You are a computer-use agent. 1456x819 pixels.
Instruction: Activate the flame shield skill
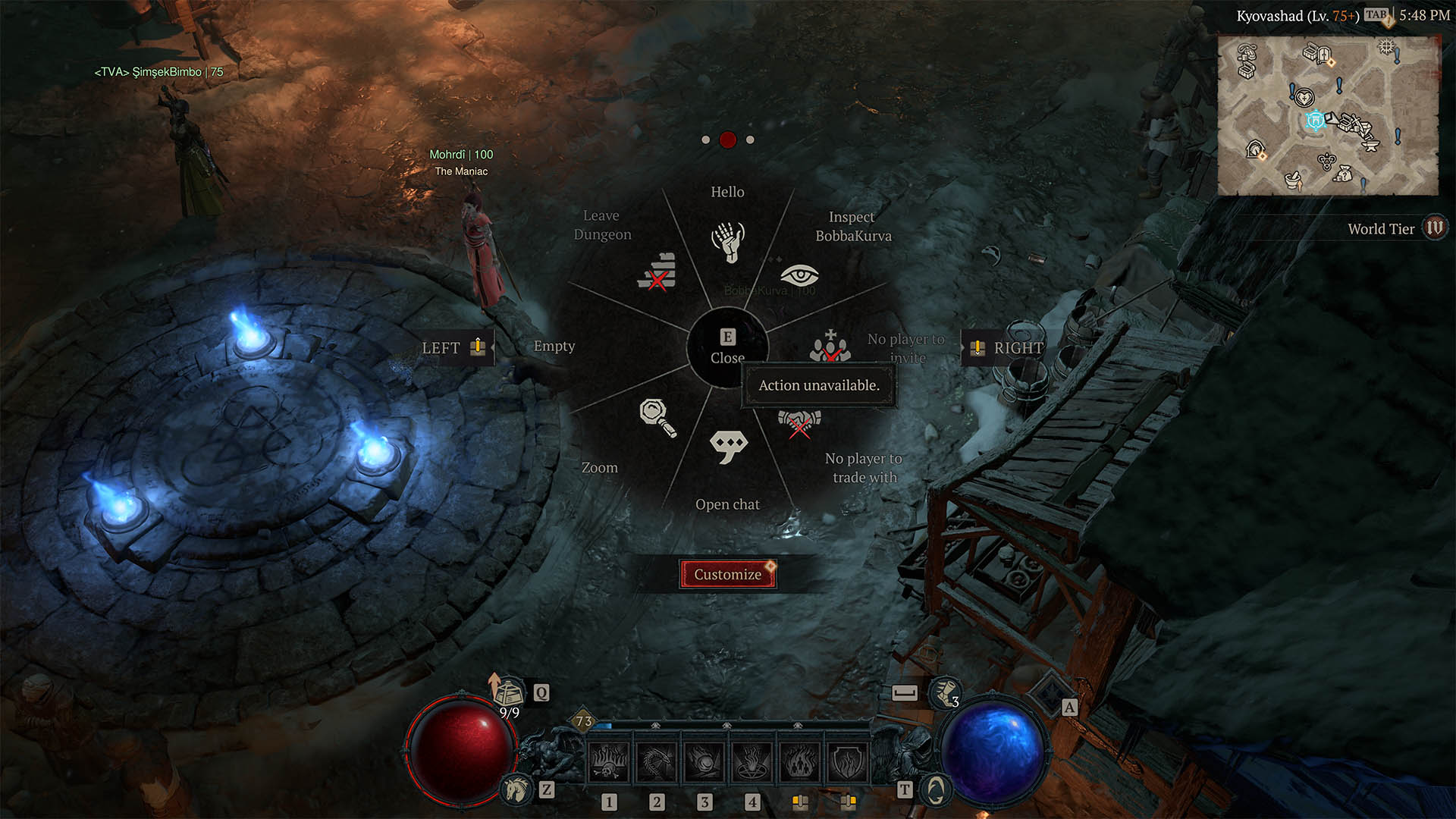coord(848,761)
